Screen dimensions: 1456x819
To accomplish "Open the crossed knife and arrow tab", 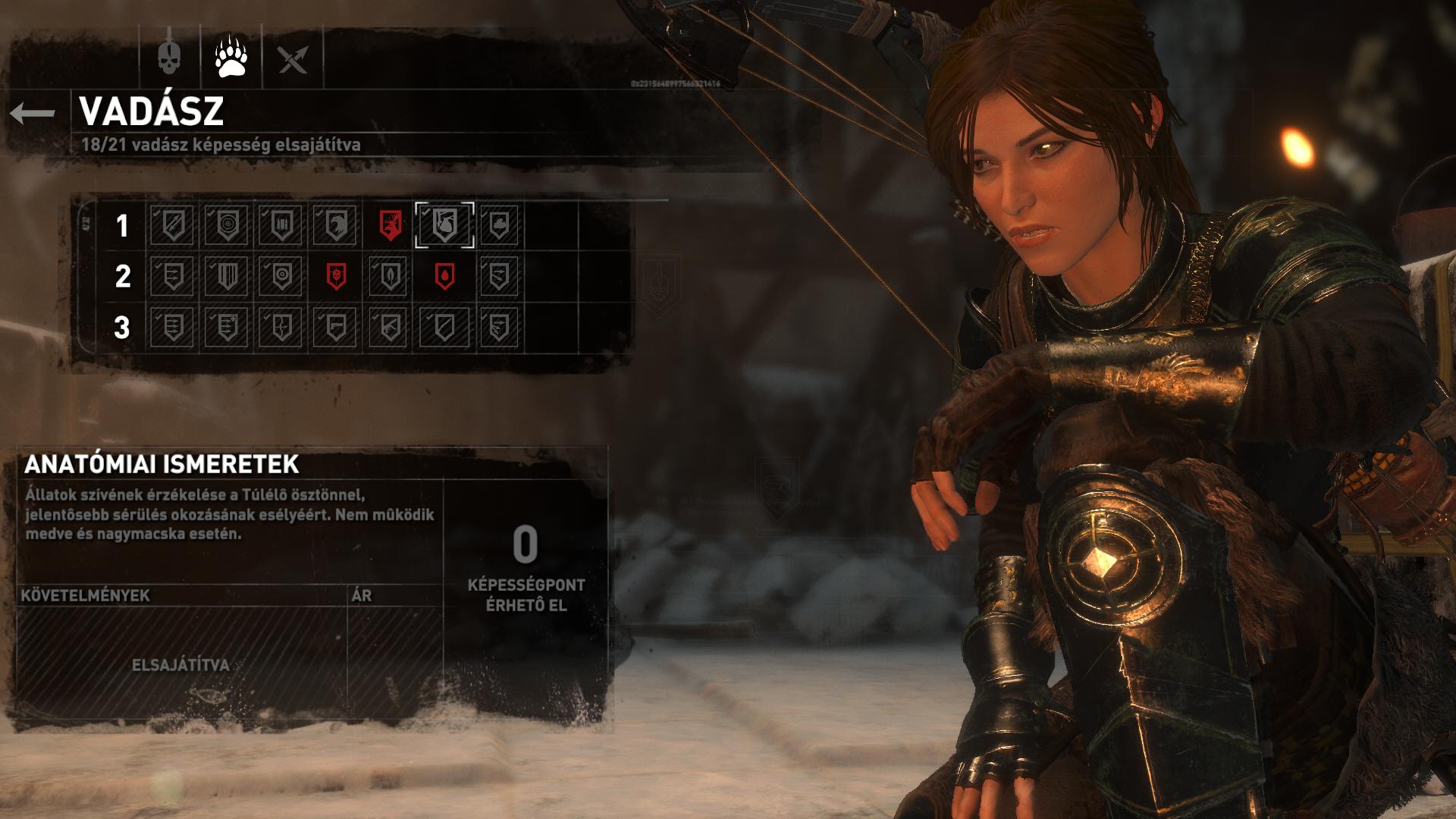I will tap(293, 58).
